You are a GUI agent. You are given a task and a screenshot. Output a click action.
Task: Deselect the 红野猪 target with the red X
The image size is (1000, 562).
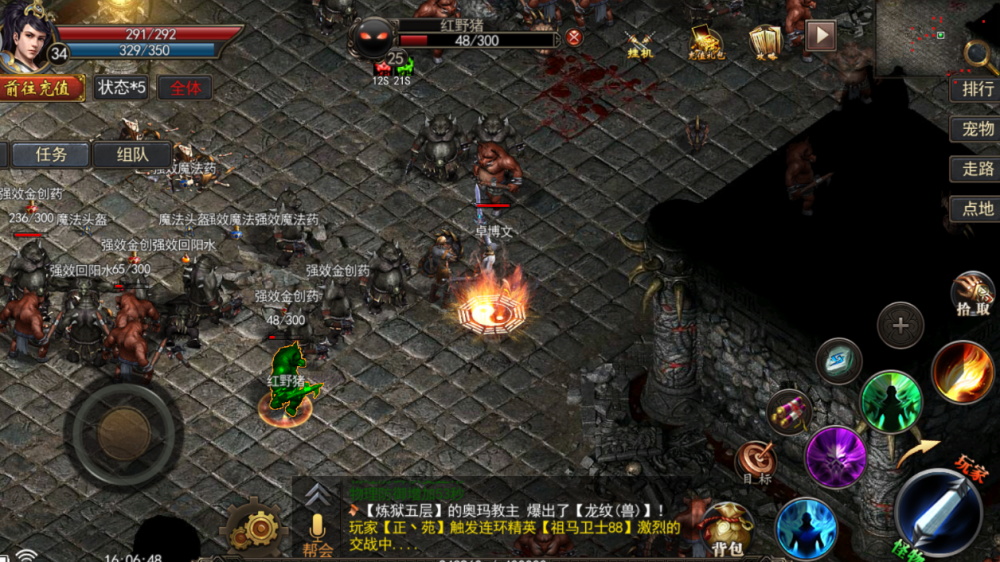click(574, 37)
